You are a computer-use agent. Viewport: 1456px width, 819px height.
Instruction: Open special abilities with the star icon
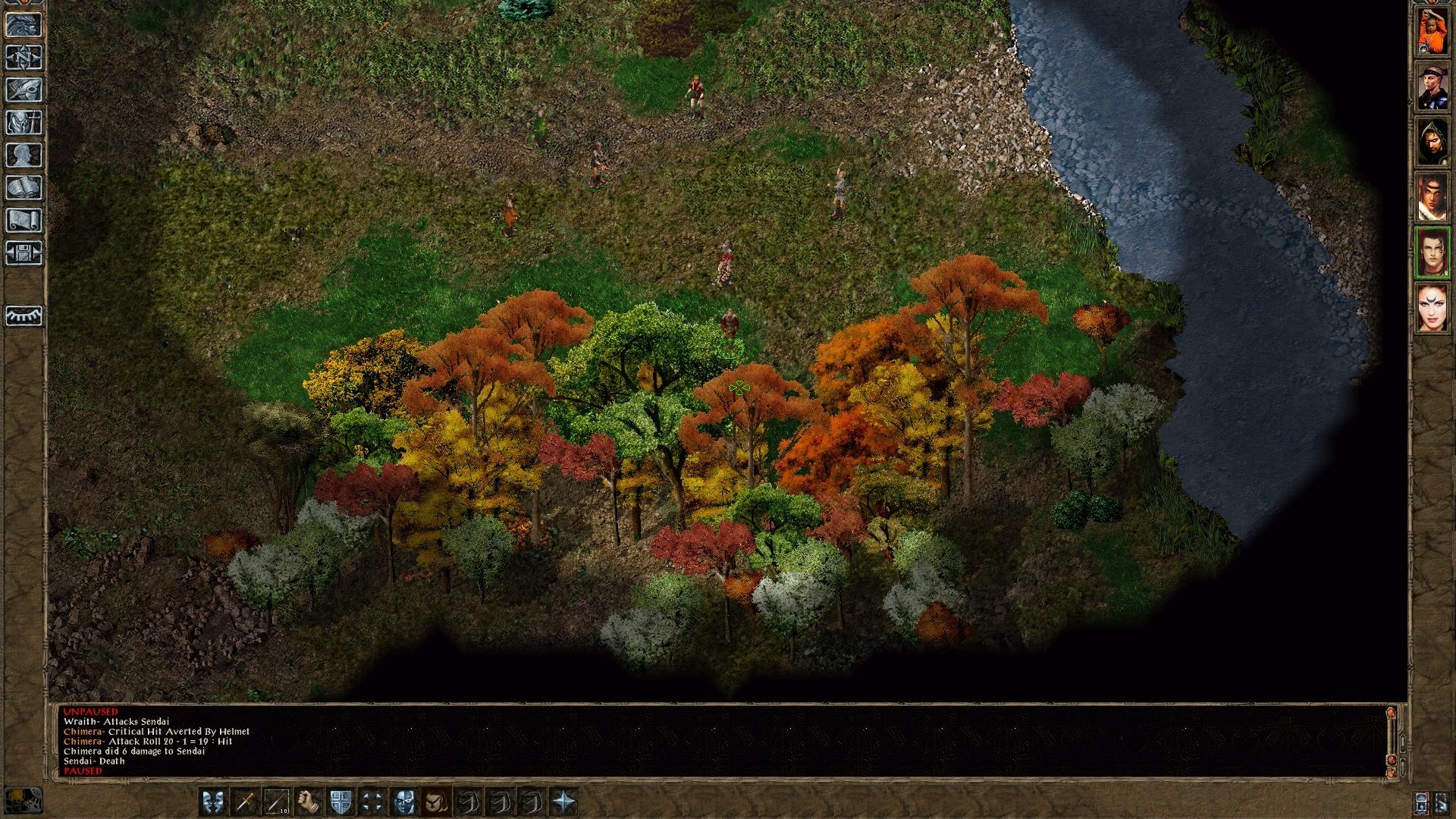pos(564,802)
